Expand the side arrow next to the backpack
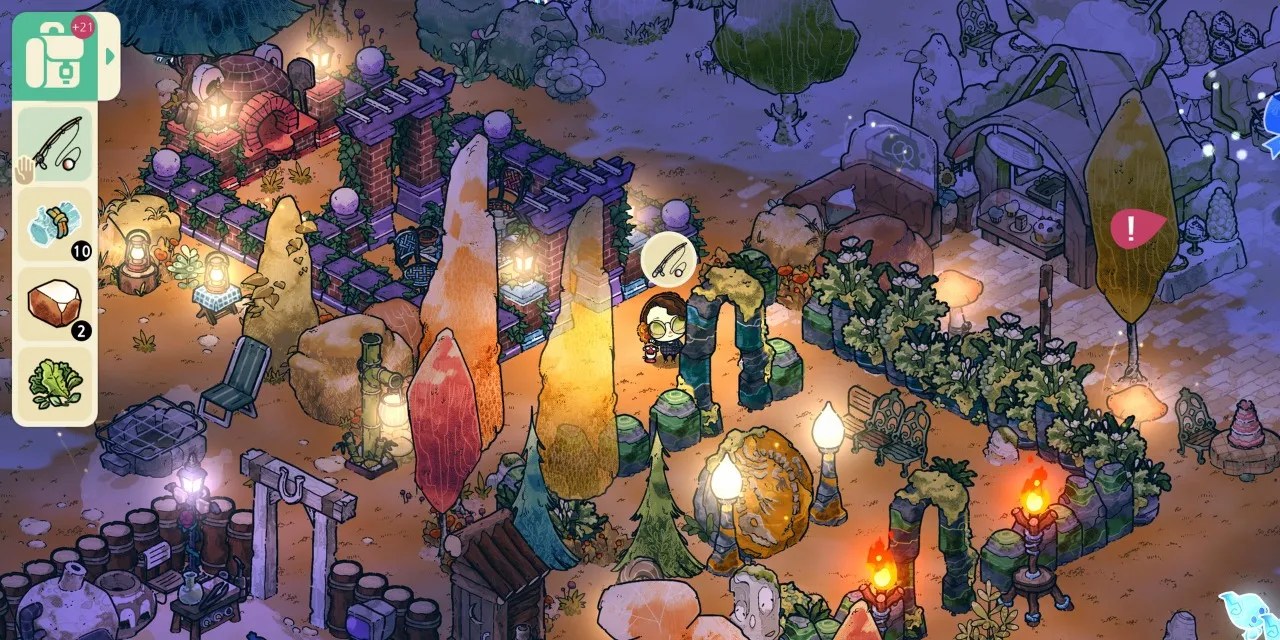1280x640 pixels. tap(109, 56)
